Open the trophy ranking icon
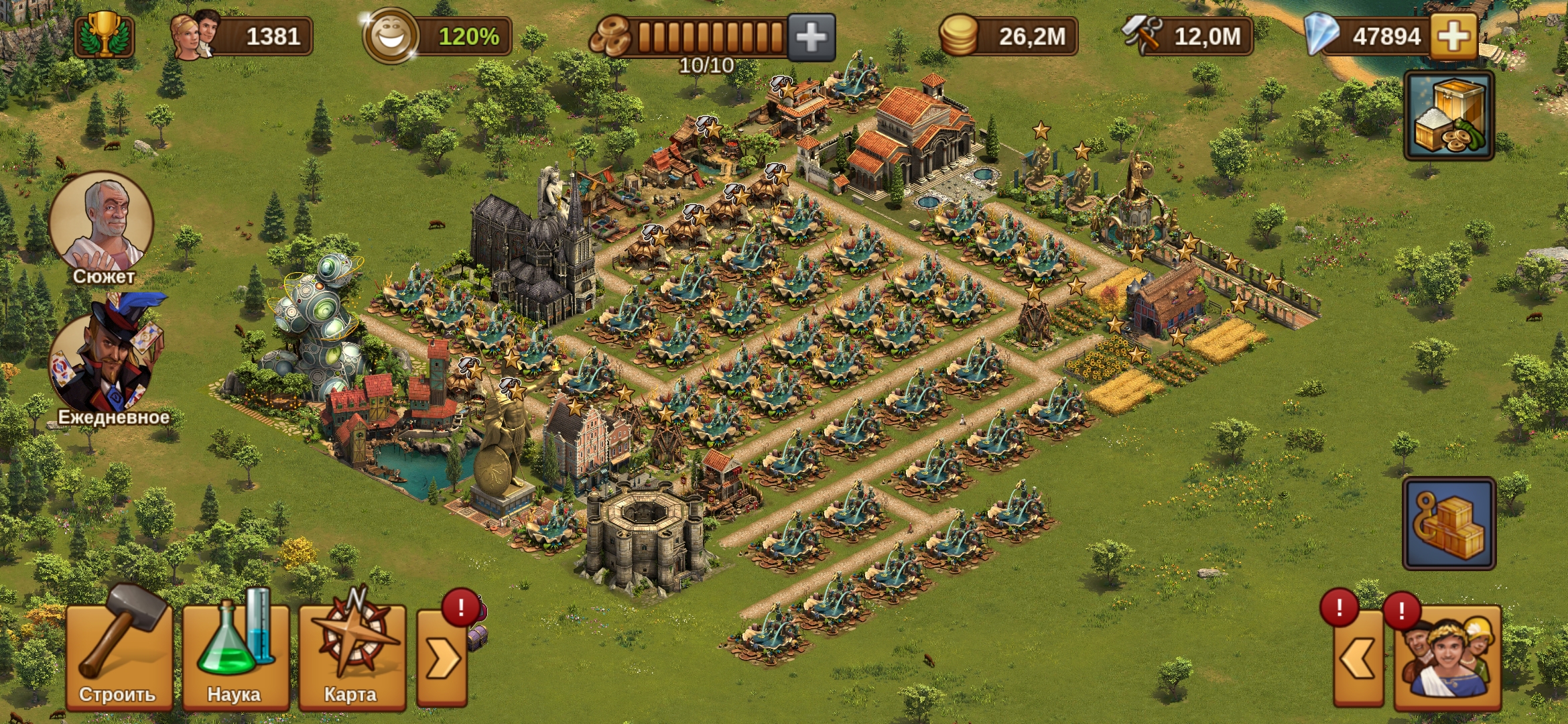The height and width of the screenshot is (724, 1568). click(105, 36)
